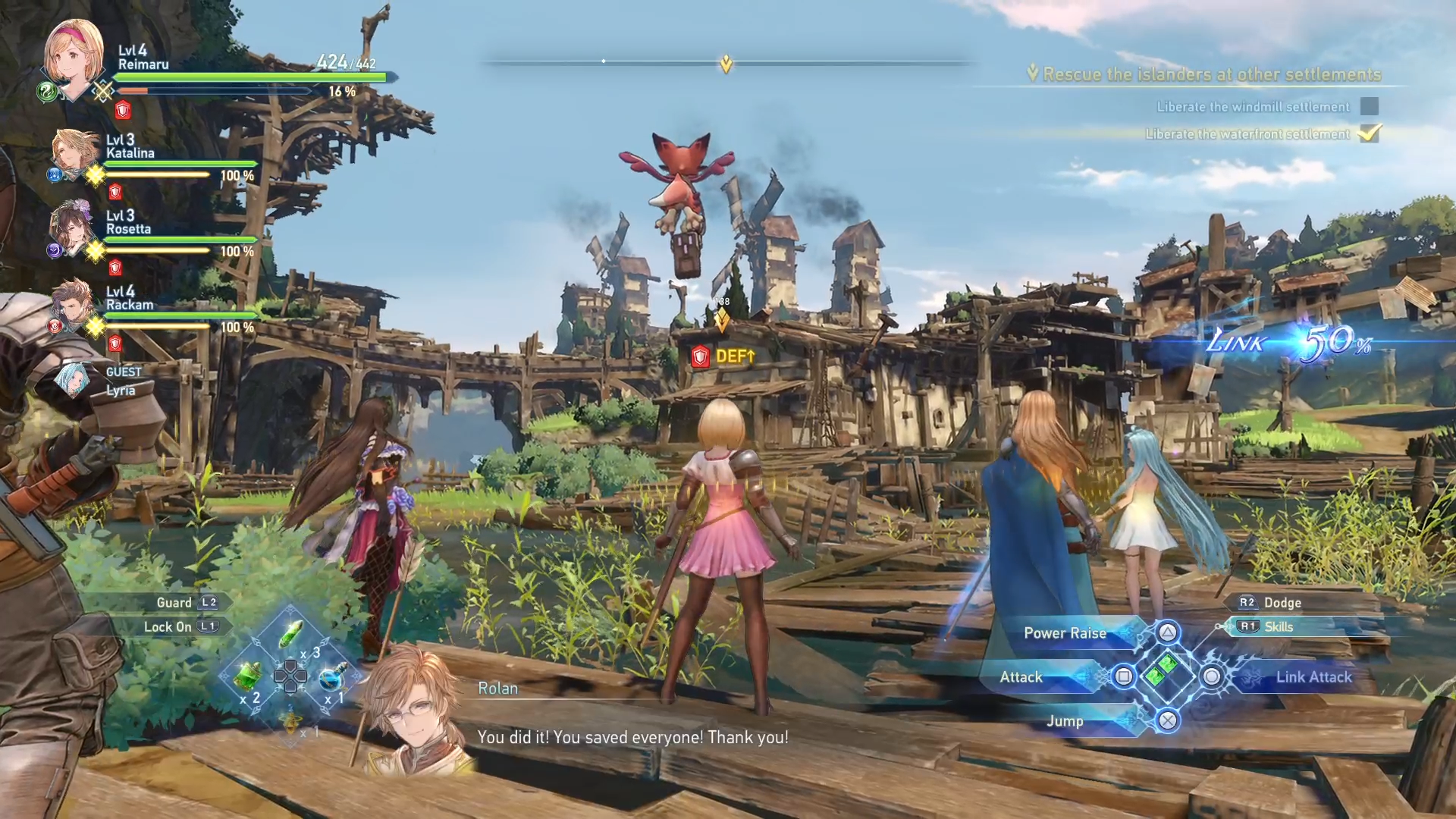Screen dimensions: 1456x819
Task: Open the Skills palette label
Action: click(x=1279, y=627)
